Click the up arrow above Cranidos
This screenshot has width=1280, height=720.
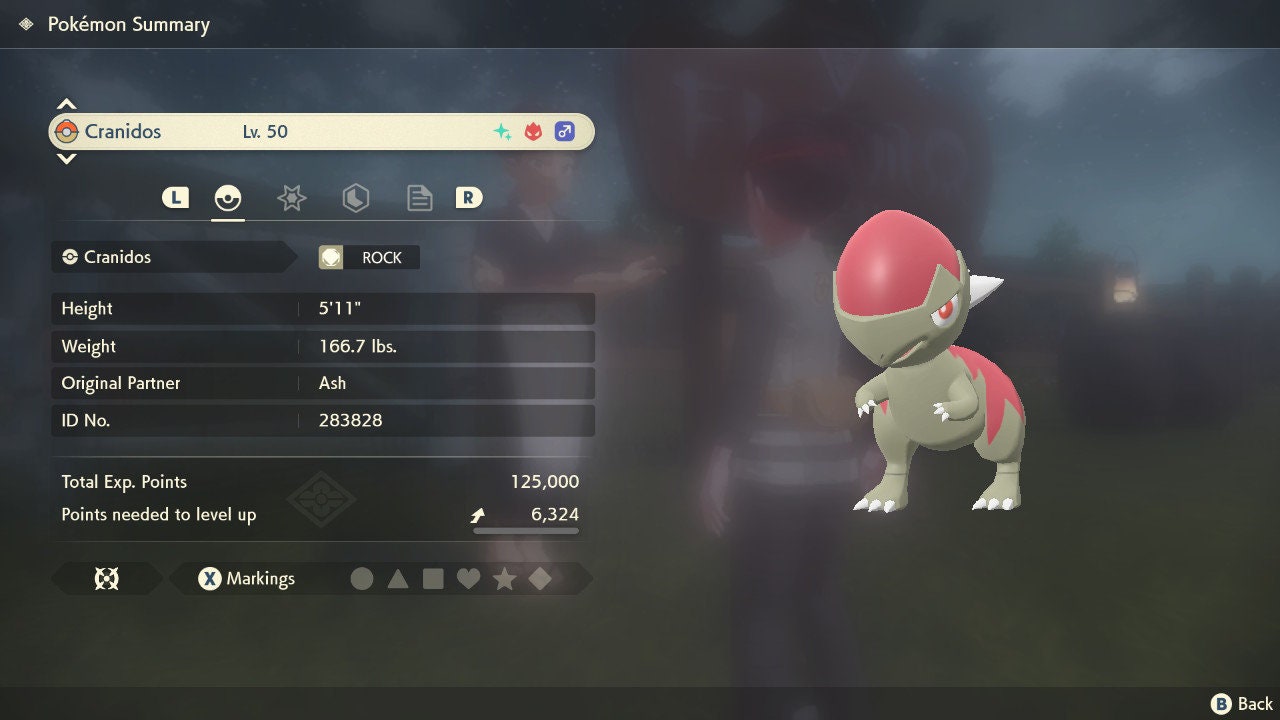[x=66, y=103]
